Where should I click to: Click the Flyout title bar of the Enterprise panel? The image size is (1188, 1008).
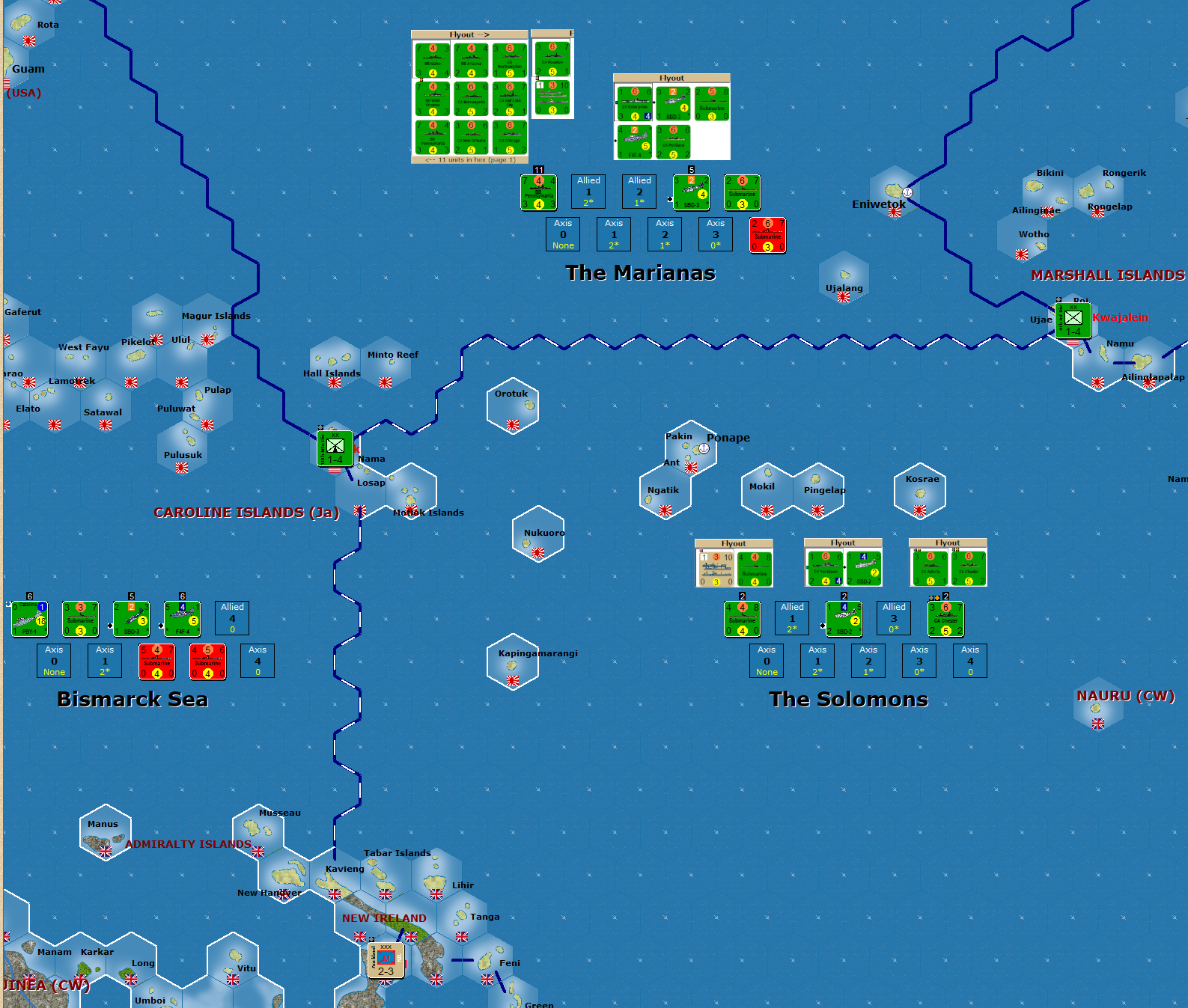(672, 78)
